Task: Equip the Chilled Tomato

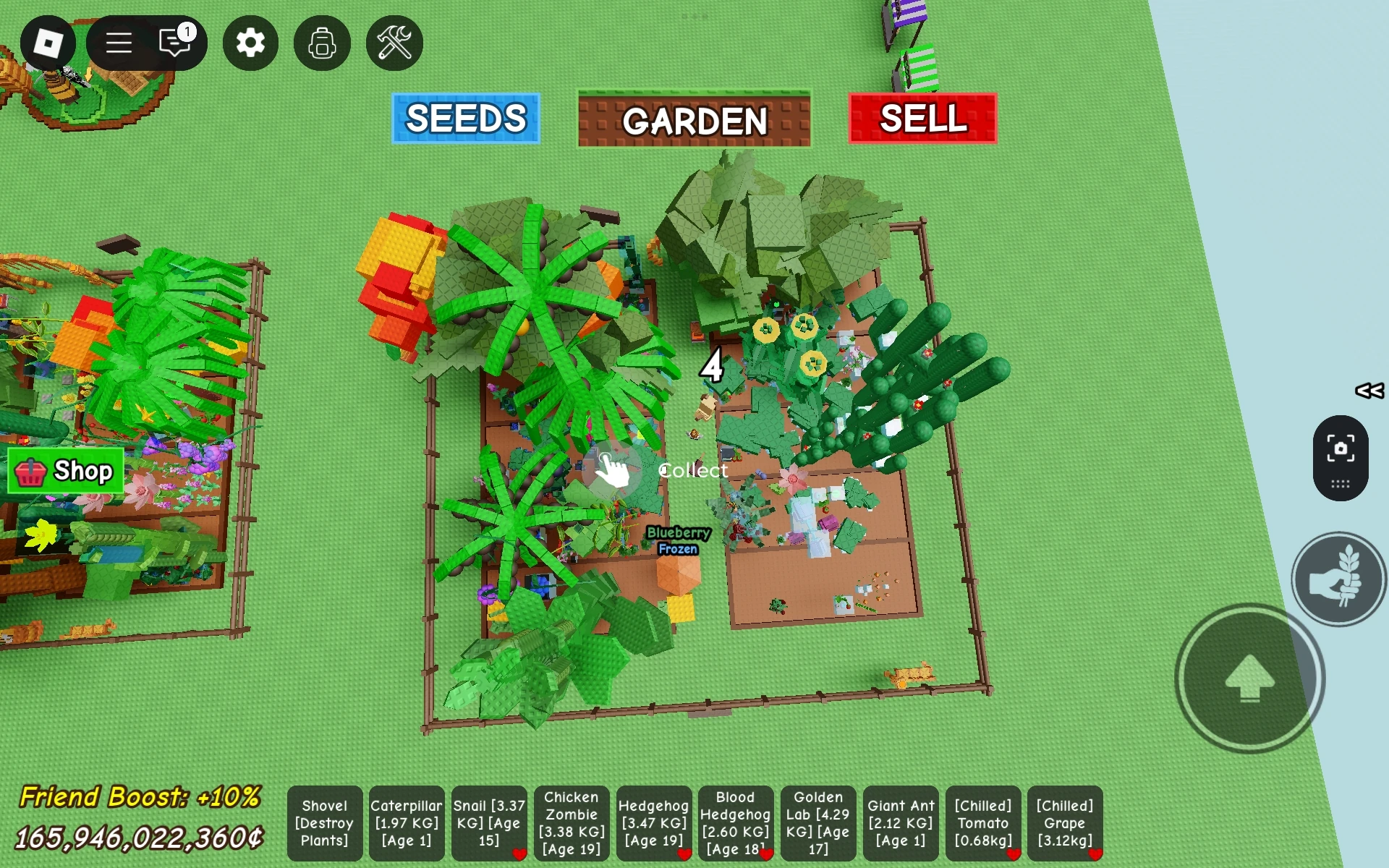Action: point(983,823)
